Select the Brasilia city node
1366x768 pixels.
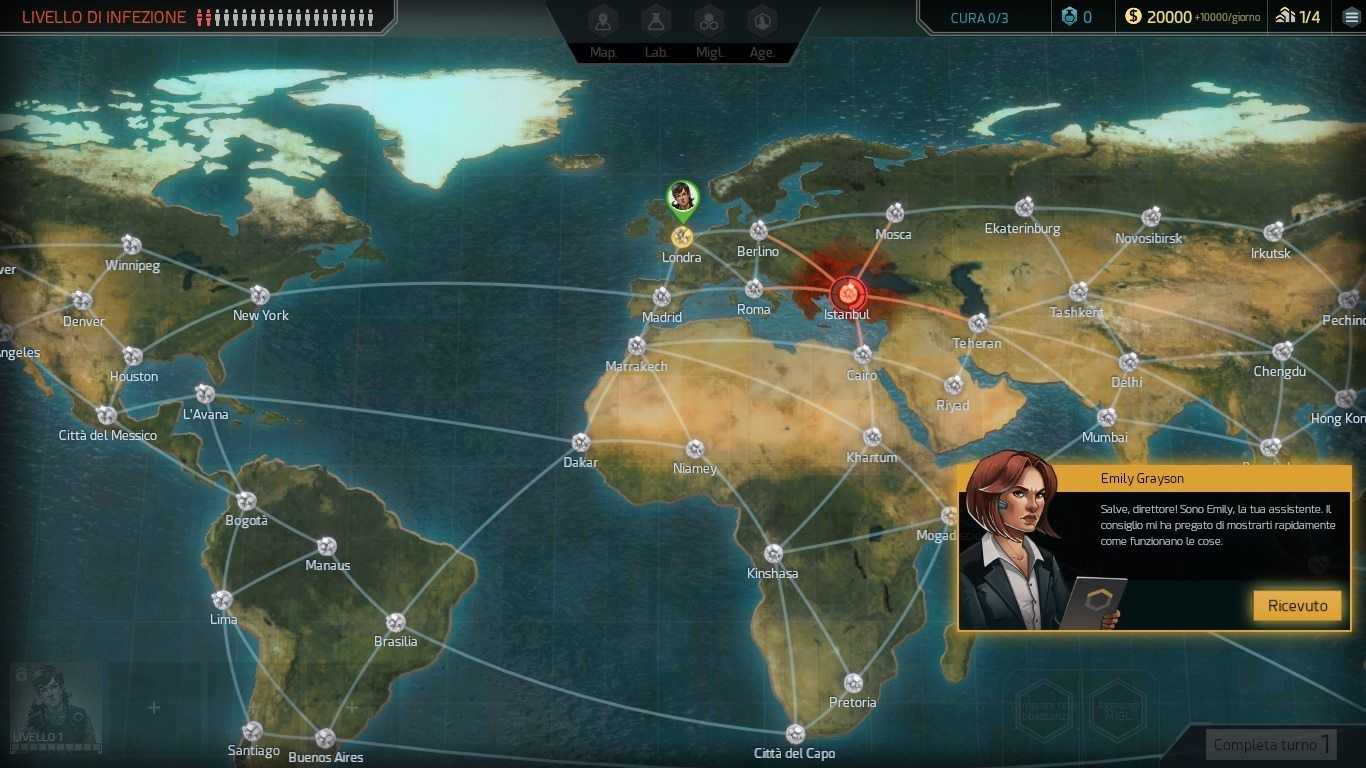coord(395,622)
